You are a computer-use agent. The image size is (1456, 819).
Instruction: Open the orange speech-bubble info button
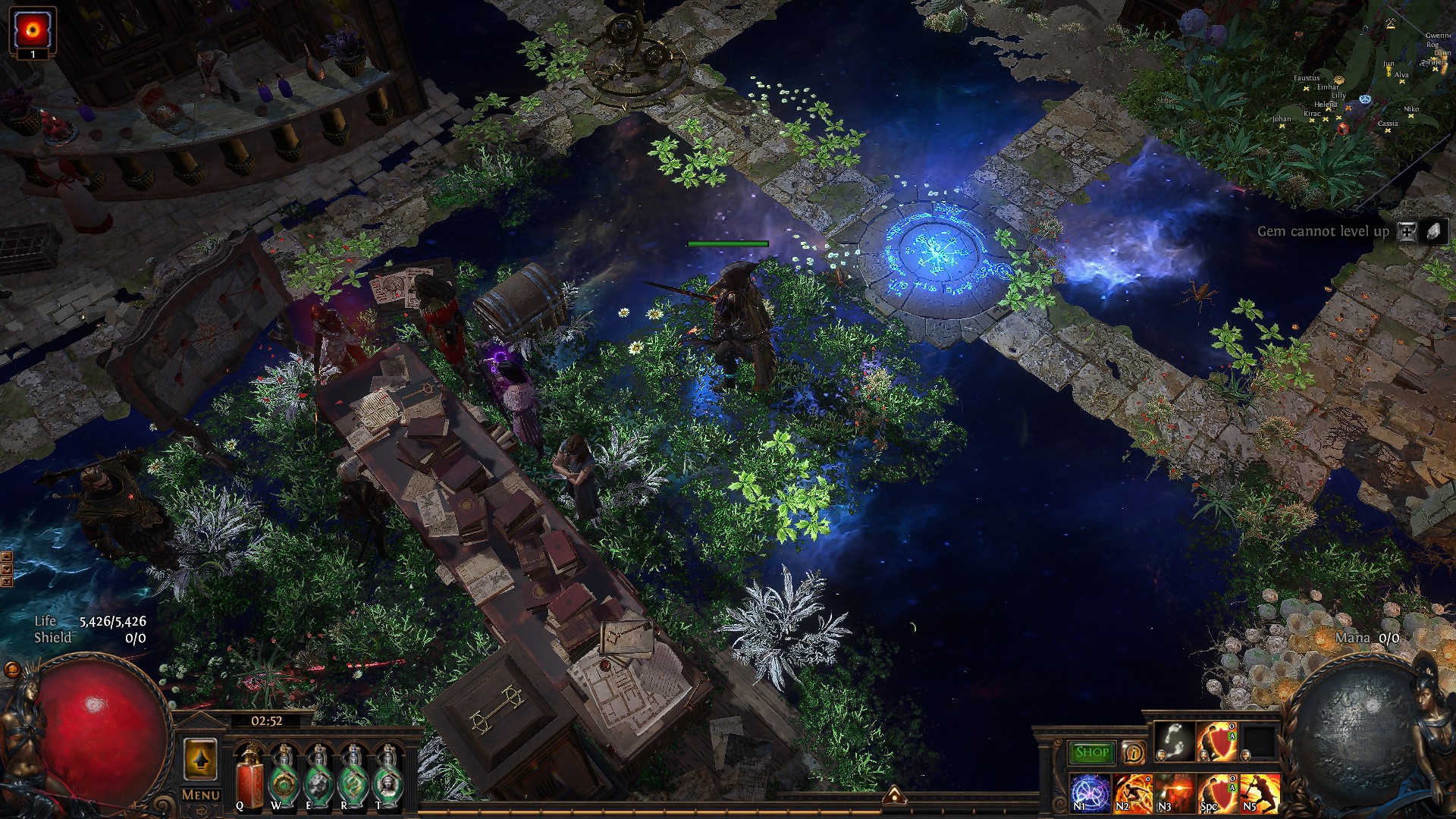coord(1133,752)
